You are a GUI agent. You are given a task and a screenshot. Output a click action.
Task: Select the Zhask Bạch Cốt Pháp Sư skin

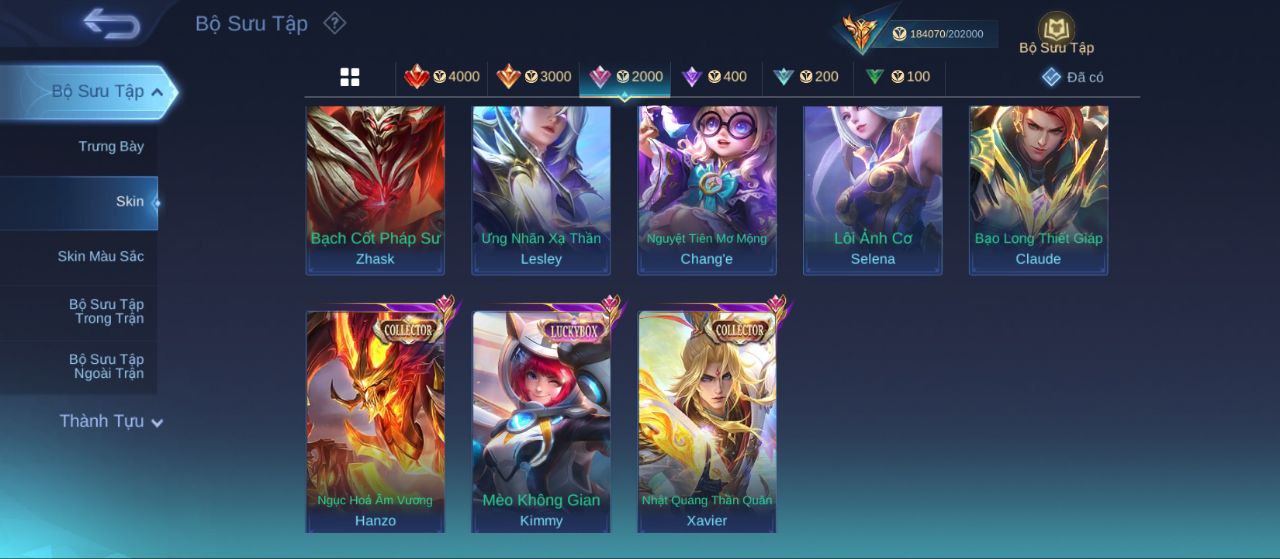[x=375, y=190]
